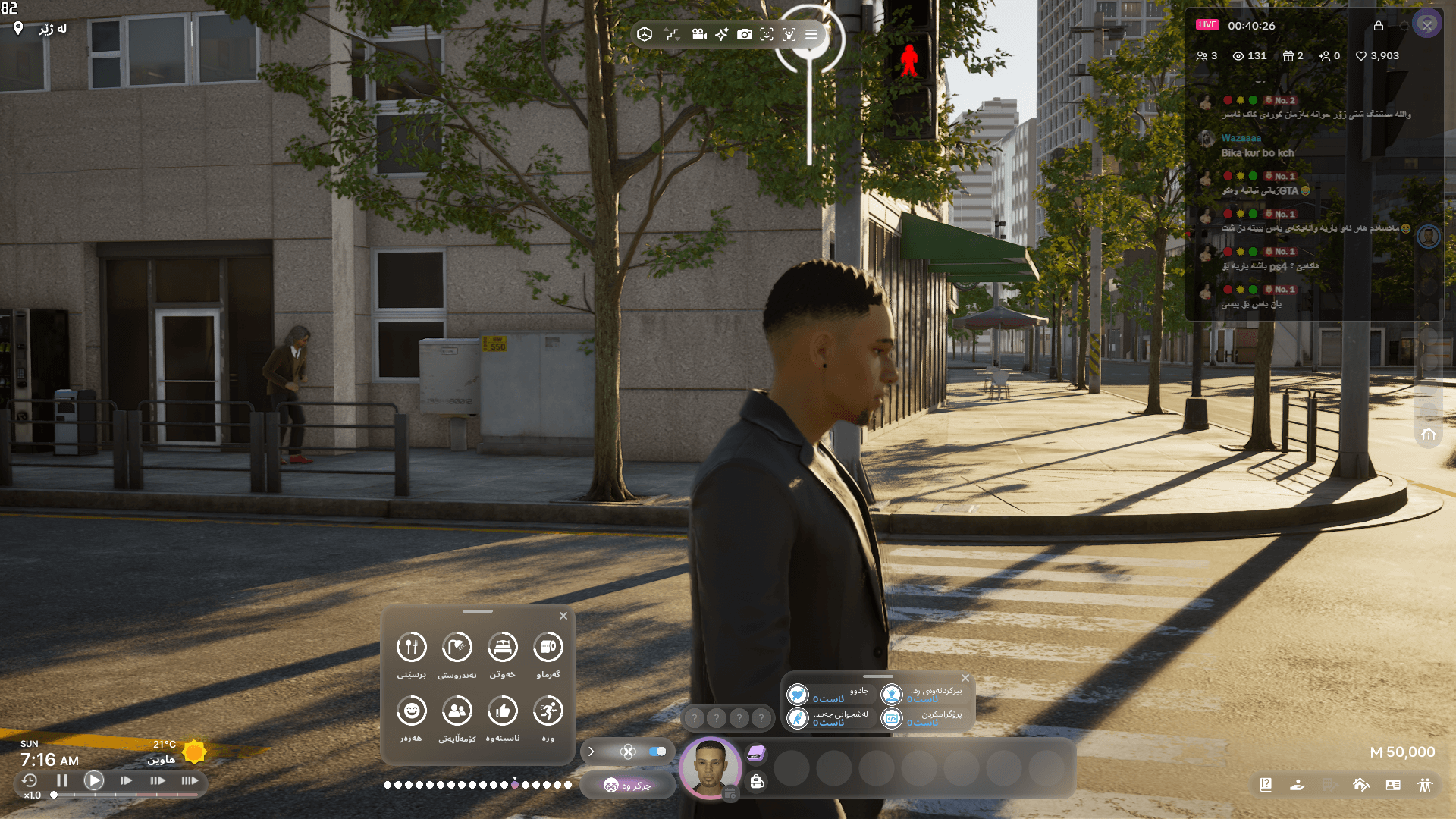
Task: Open the video camera recording tool
Action: (698, 34)
